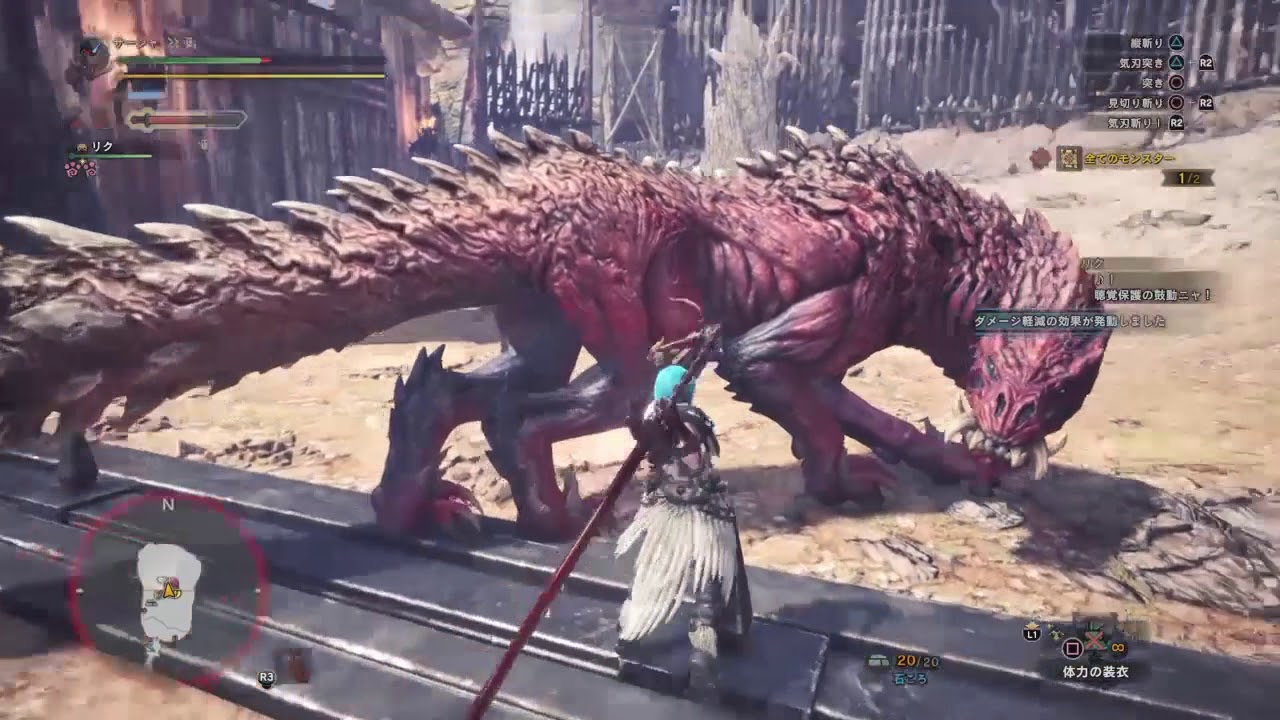Select the Palico リク name tag
Viewport: 1280px width, 720px height.
click(x=101, y=147)
